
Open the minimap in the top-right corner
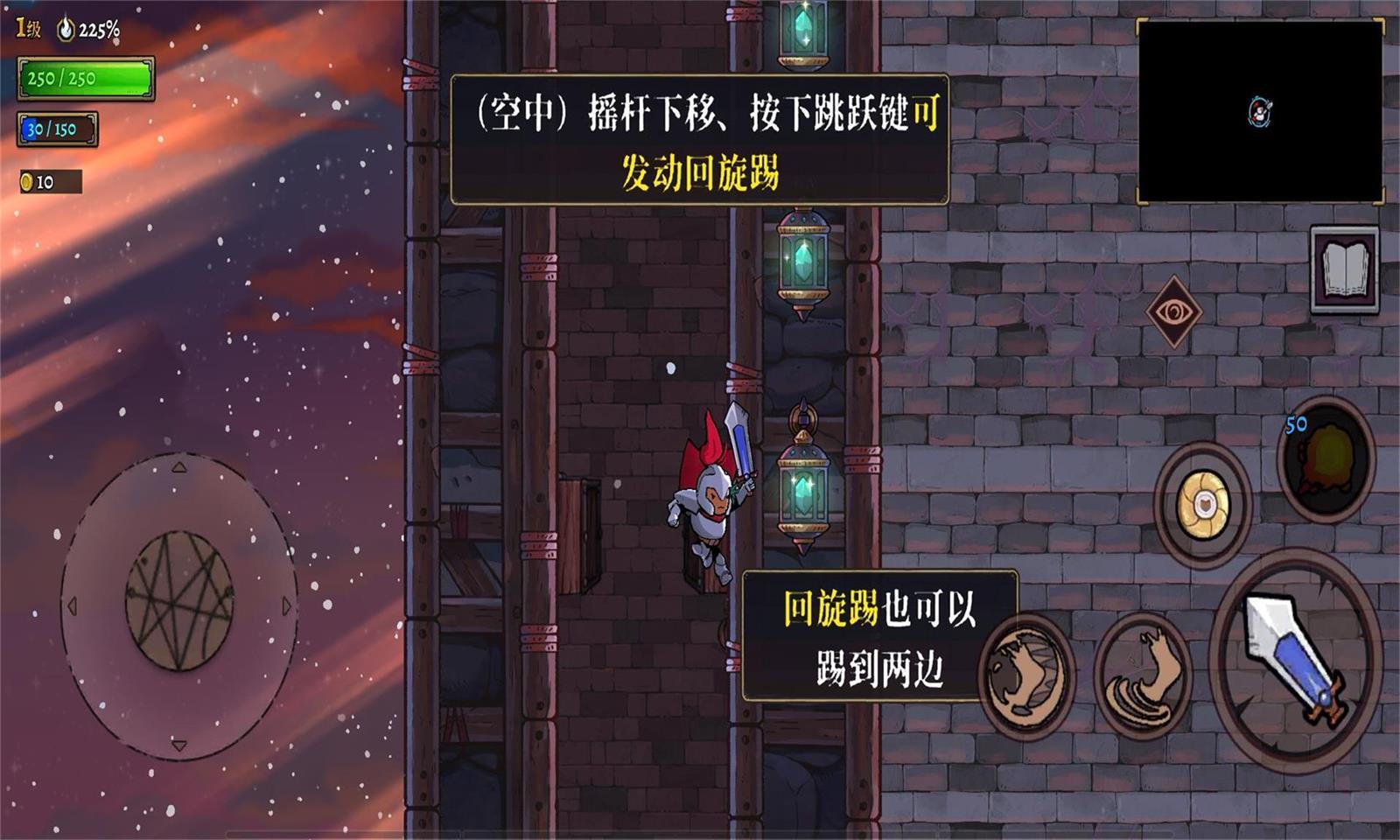(1260, 109)
